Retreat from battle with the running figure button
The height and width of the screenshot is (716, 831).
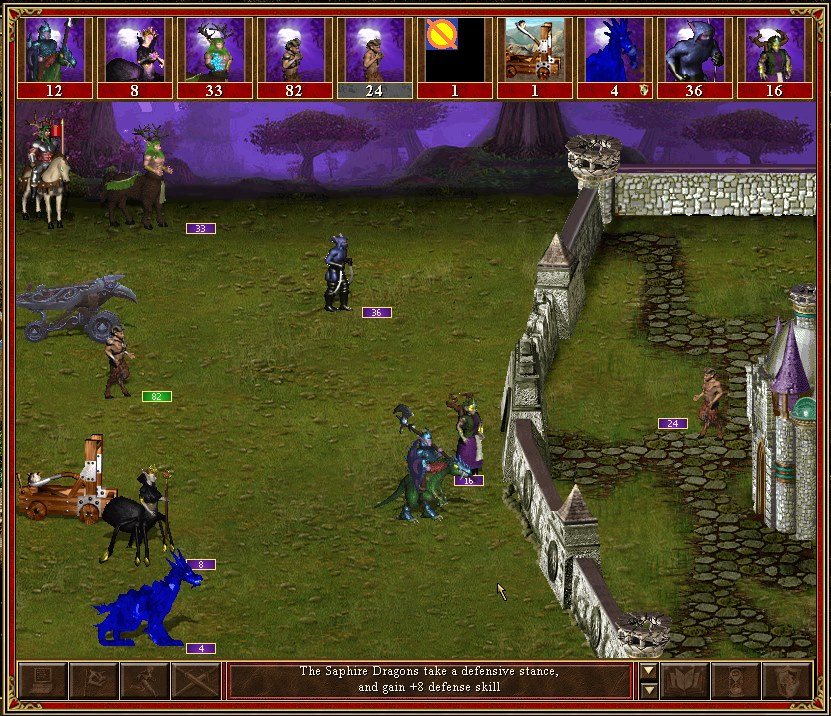[x=144, y=681]
